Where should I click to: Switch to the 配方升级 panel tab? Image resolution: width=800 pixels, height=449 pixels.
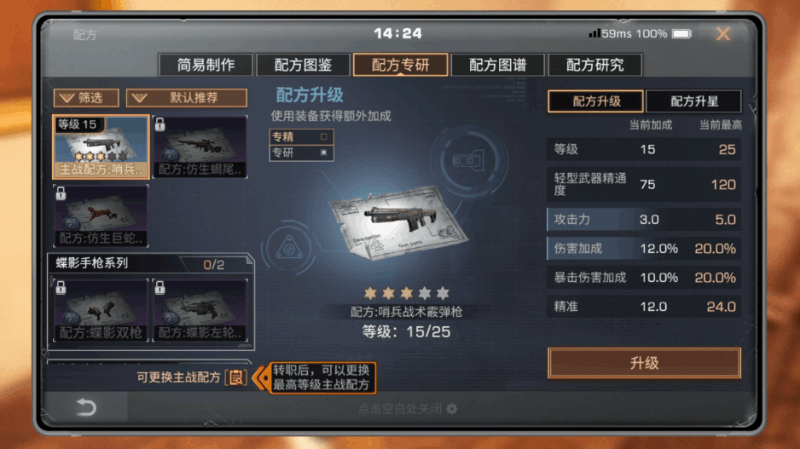[x=596, y=101]
